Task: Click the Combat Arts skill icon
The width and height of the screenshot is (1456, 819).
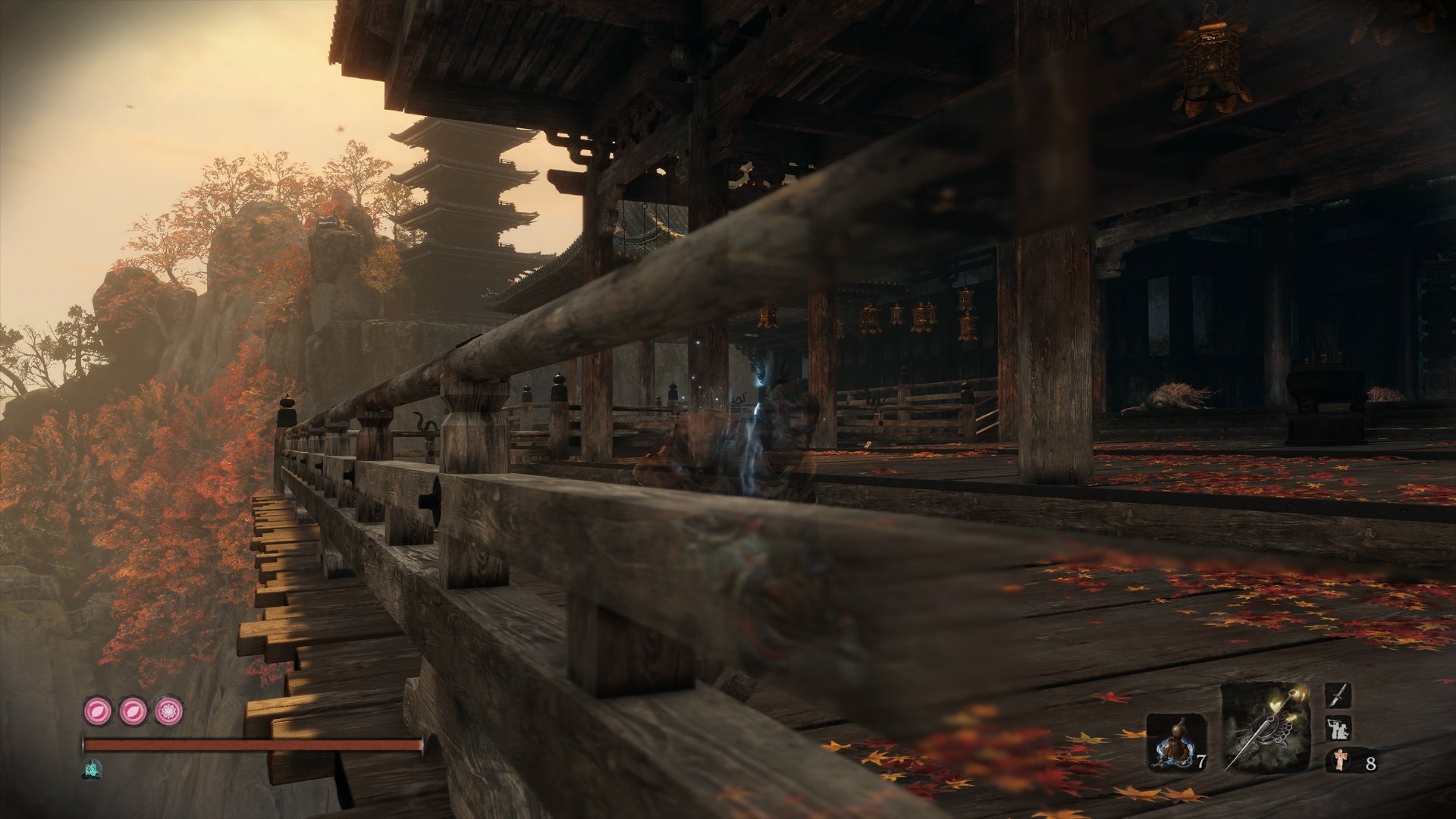Action: coord(1338,729)
